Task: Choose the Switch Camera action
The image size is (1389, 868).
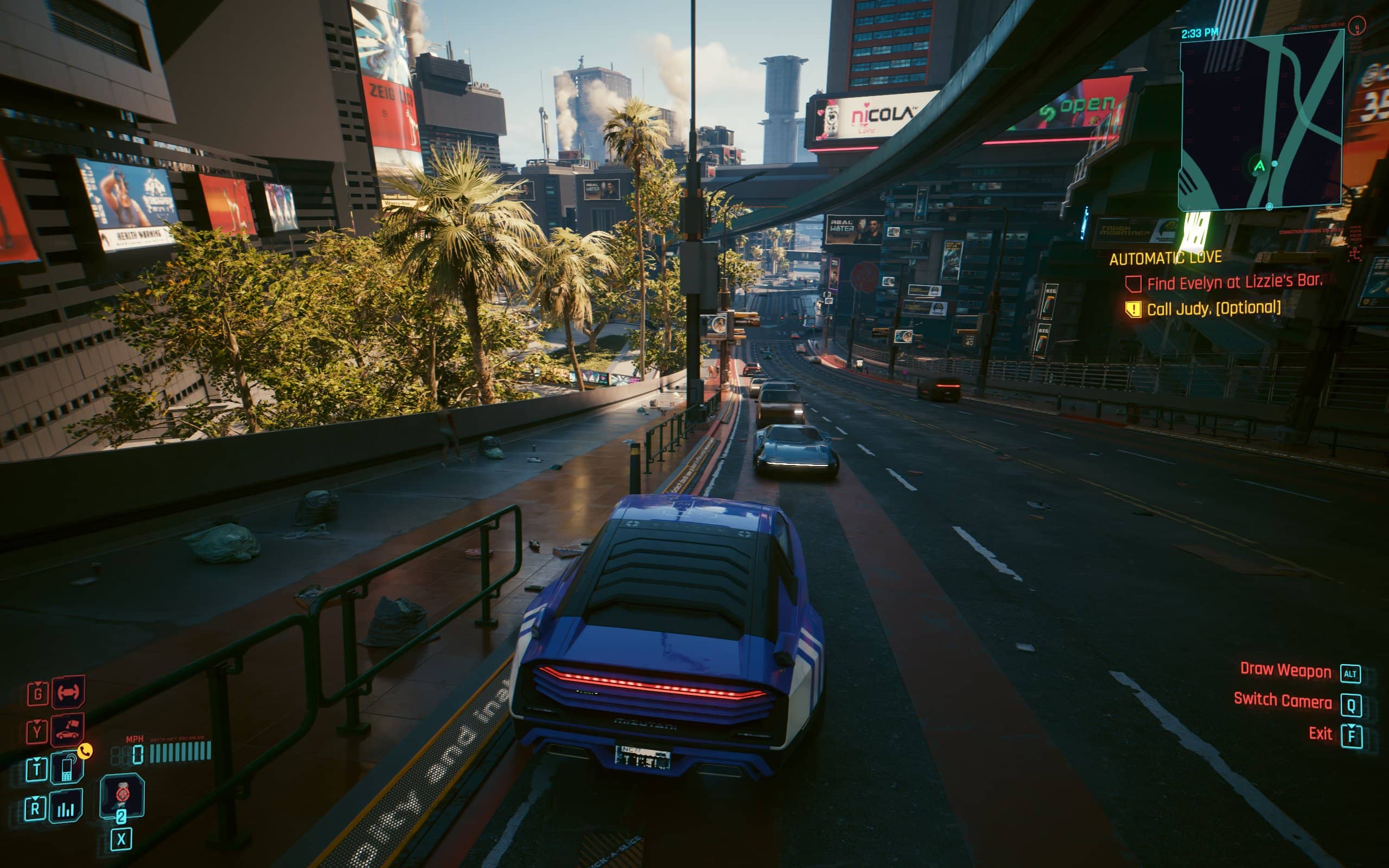Action: pyautogui.click(x=1282, y=701)
